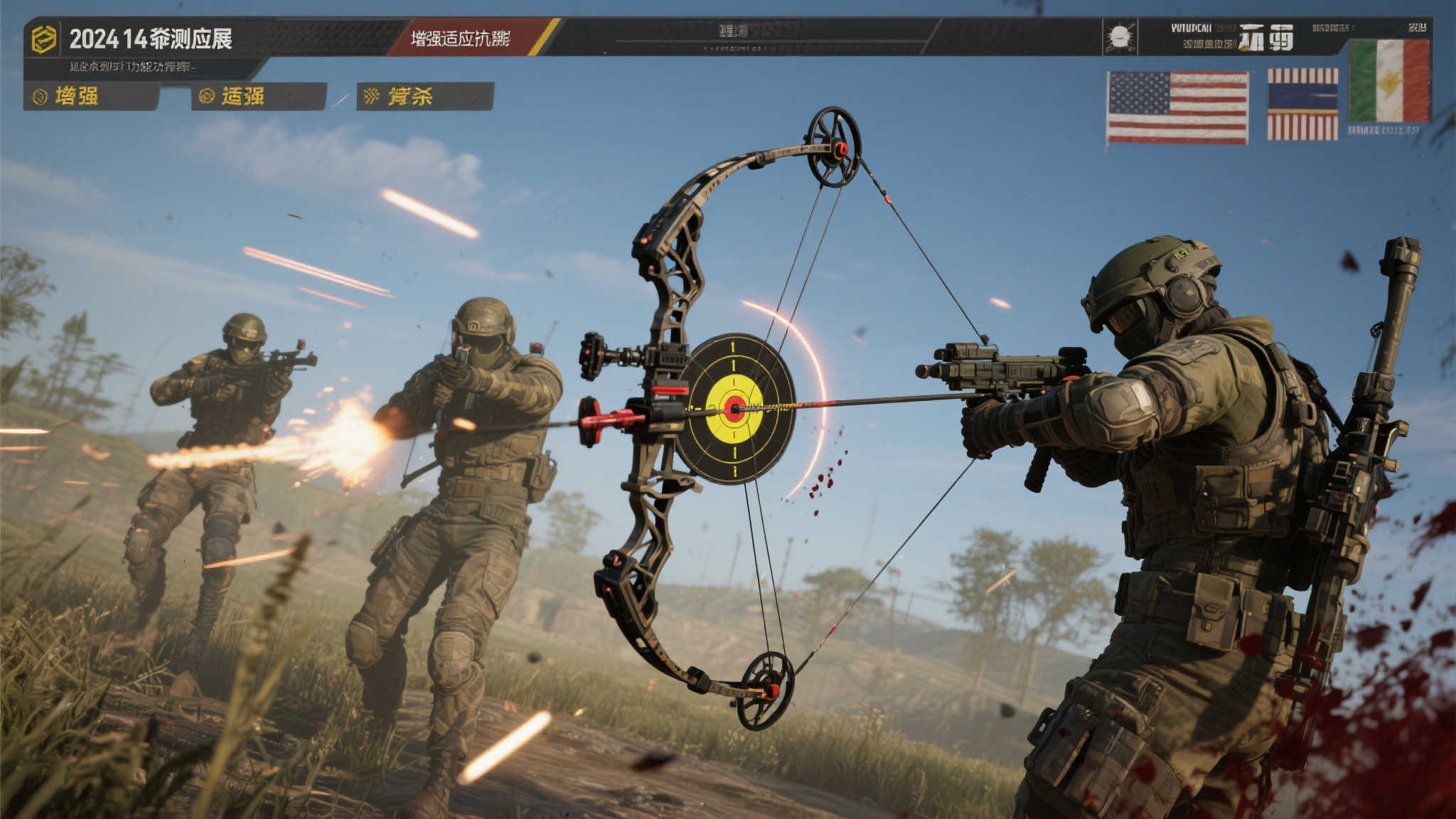1456x819 pixels.
Task: Click the red 增强适应 banner button
Action: pyautogui.click(x=462, y=38)
